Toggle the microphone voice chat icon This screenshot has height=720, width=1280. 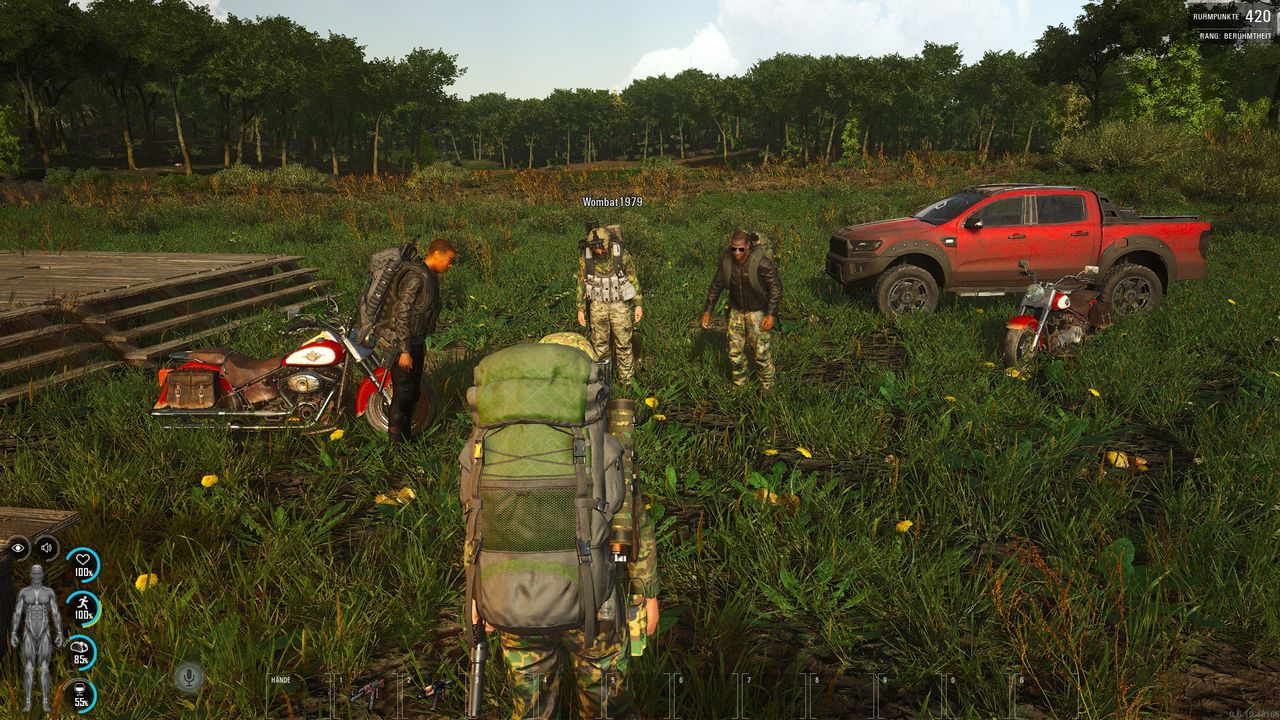click(187, 677)
